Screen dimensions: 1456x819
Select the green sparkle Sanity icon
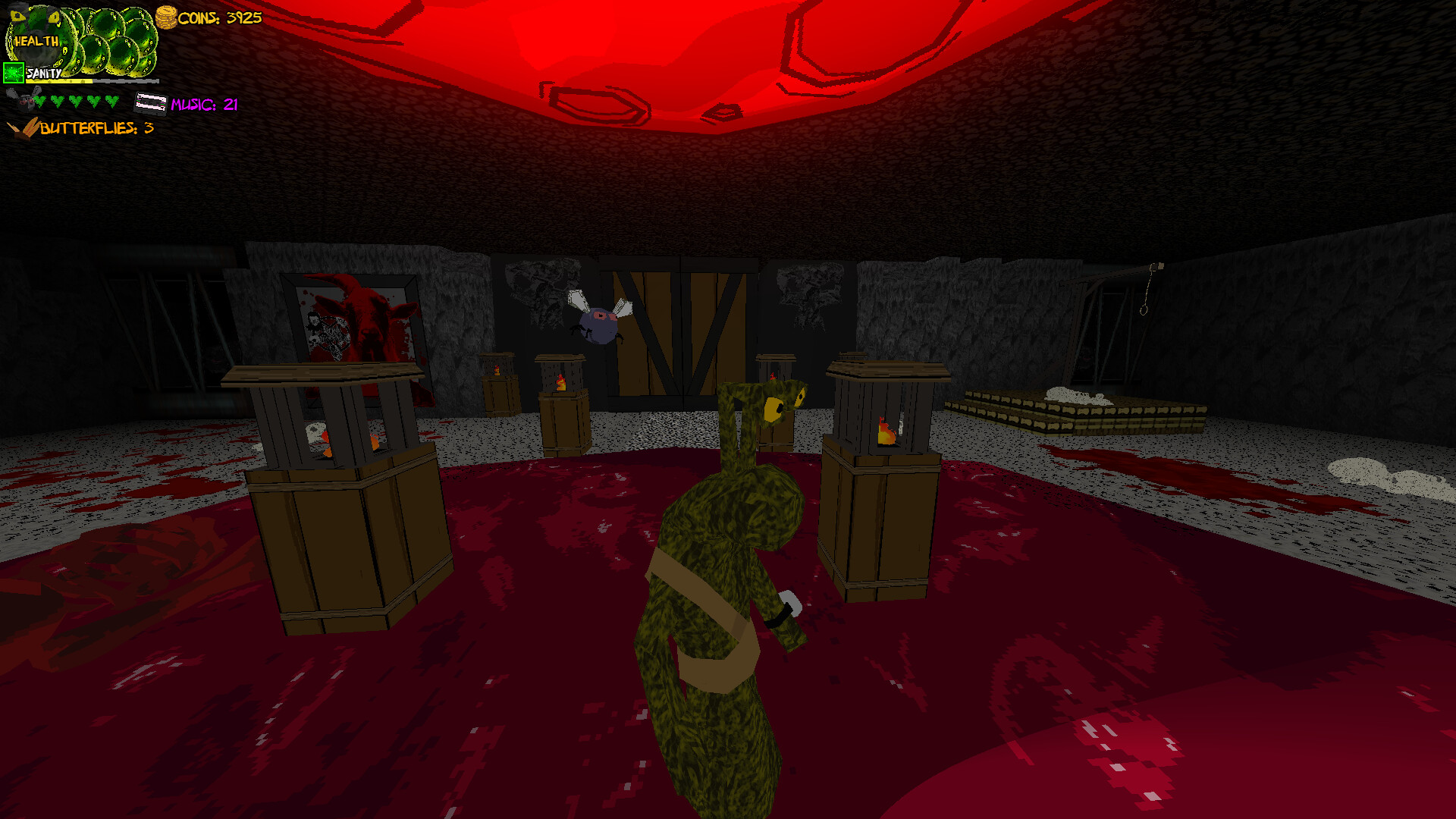click(13, 73)
